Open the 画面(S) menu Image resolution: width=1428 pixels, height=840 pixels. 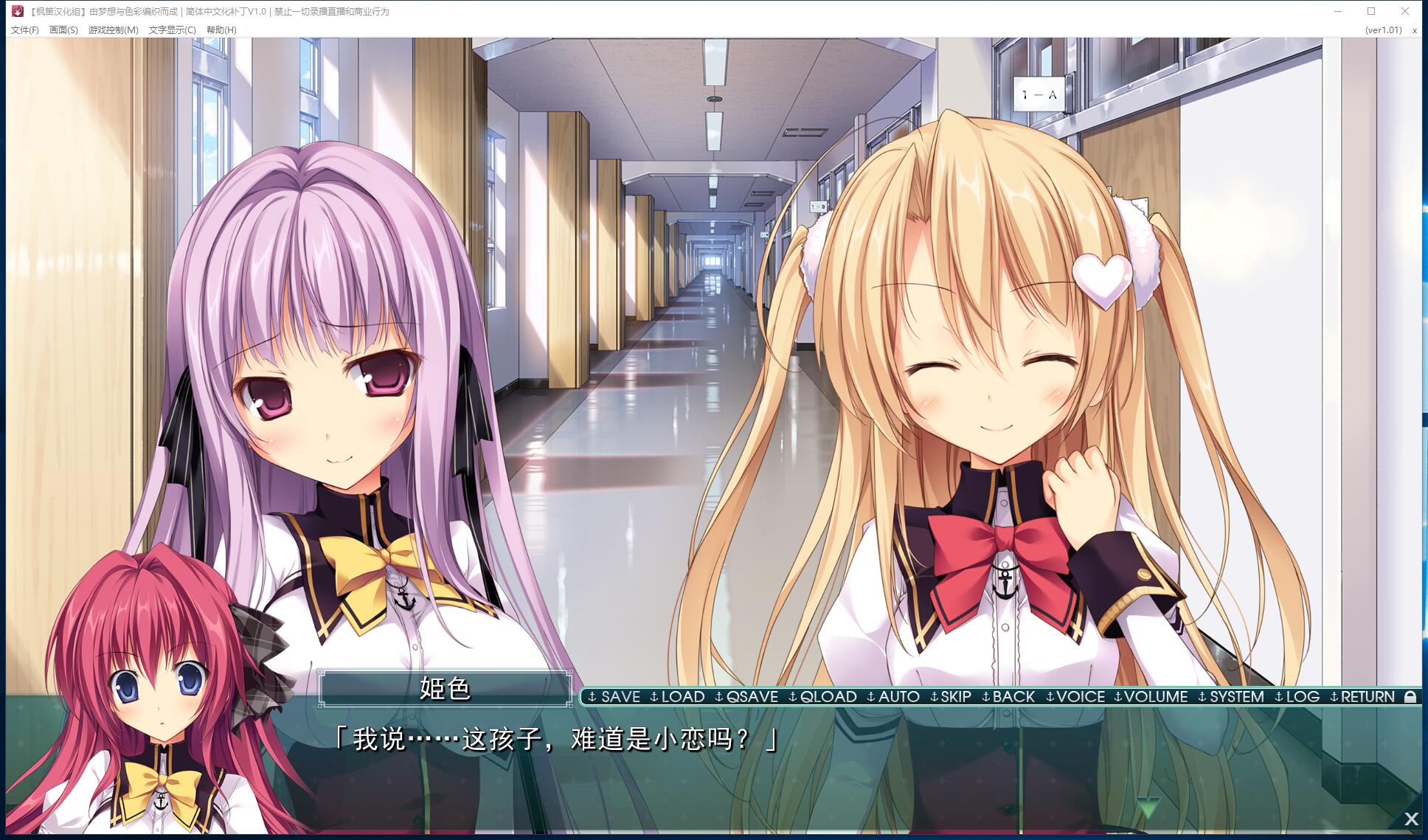pyautogui.click(x=63, y=30)
